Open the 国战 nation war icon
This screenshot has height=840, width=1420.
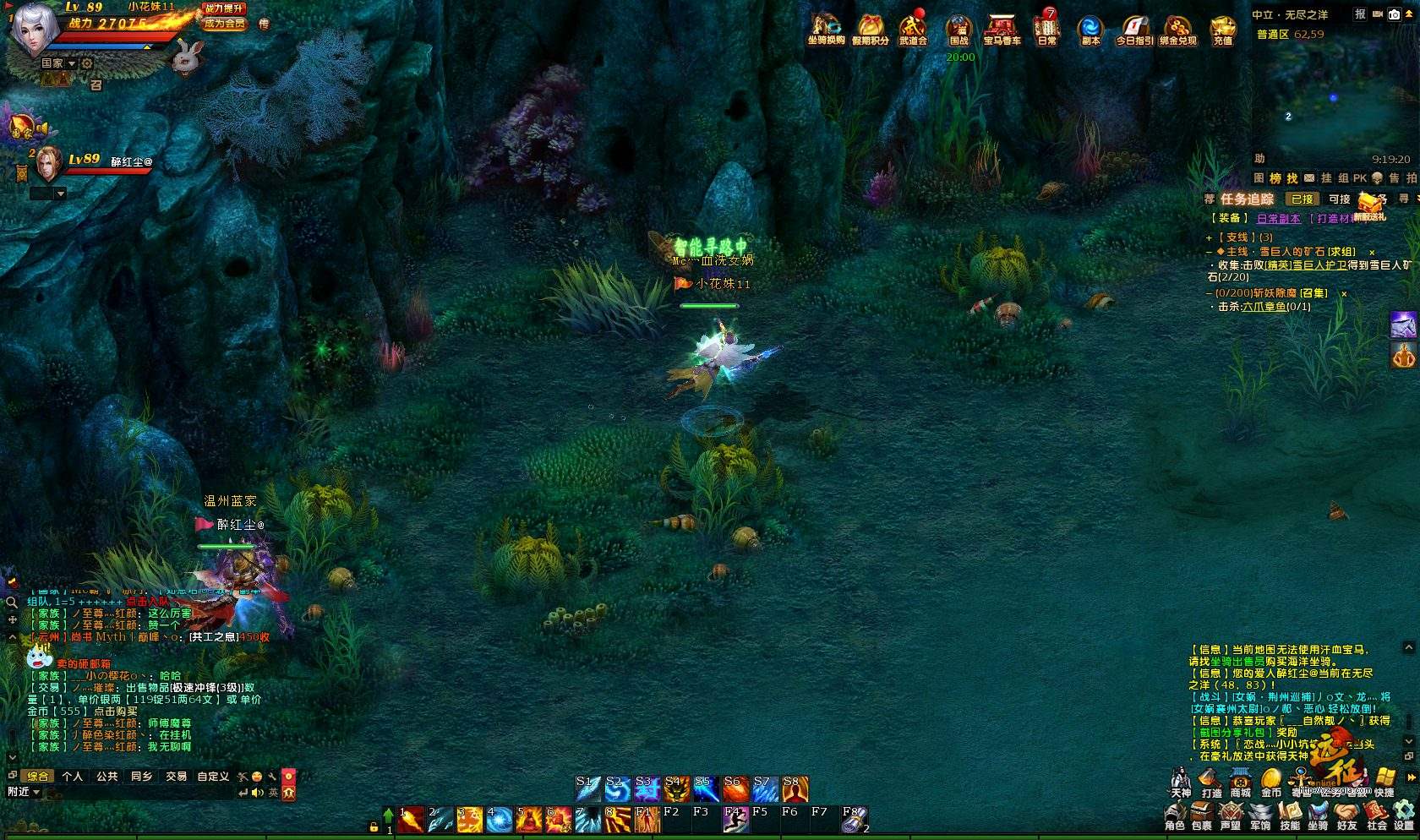point(958,29)
